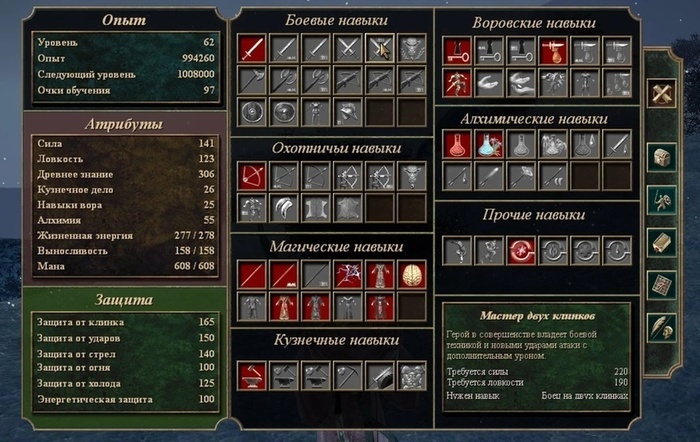Choose the red anvil smithing skill
Image resolution: width=700 pixels, height=442 pixels.
pyautogui.click(x=251, y=374)
